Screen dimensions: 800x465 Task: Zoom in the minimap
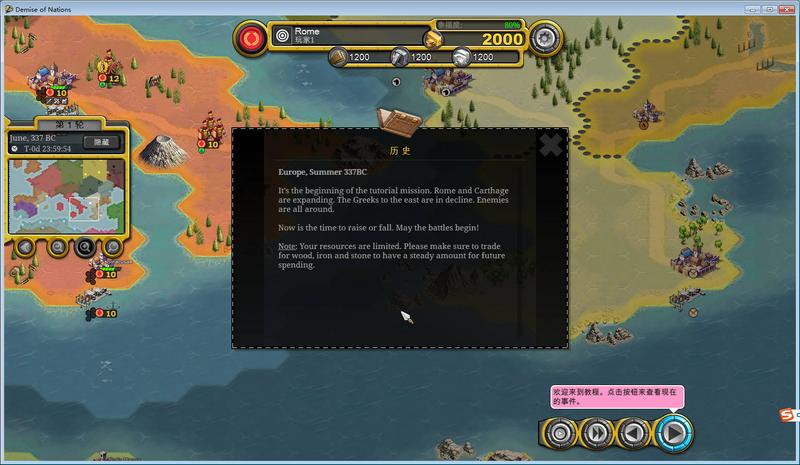pyautogui.click(x=85, y=246)
